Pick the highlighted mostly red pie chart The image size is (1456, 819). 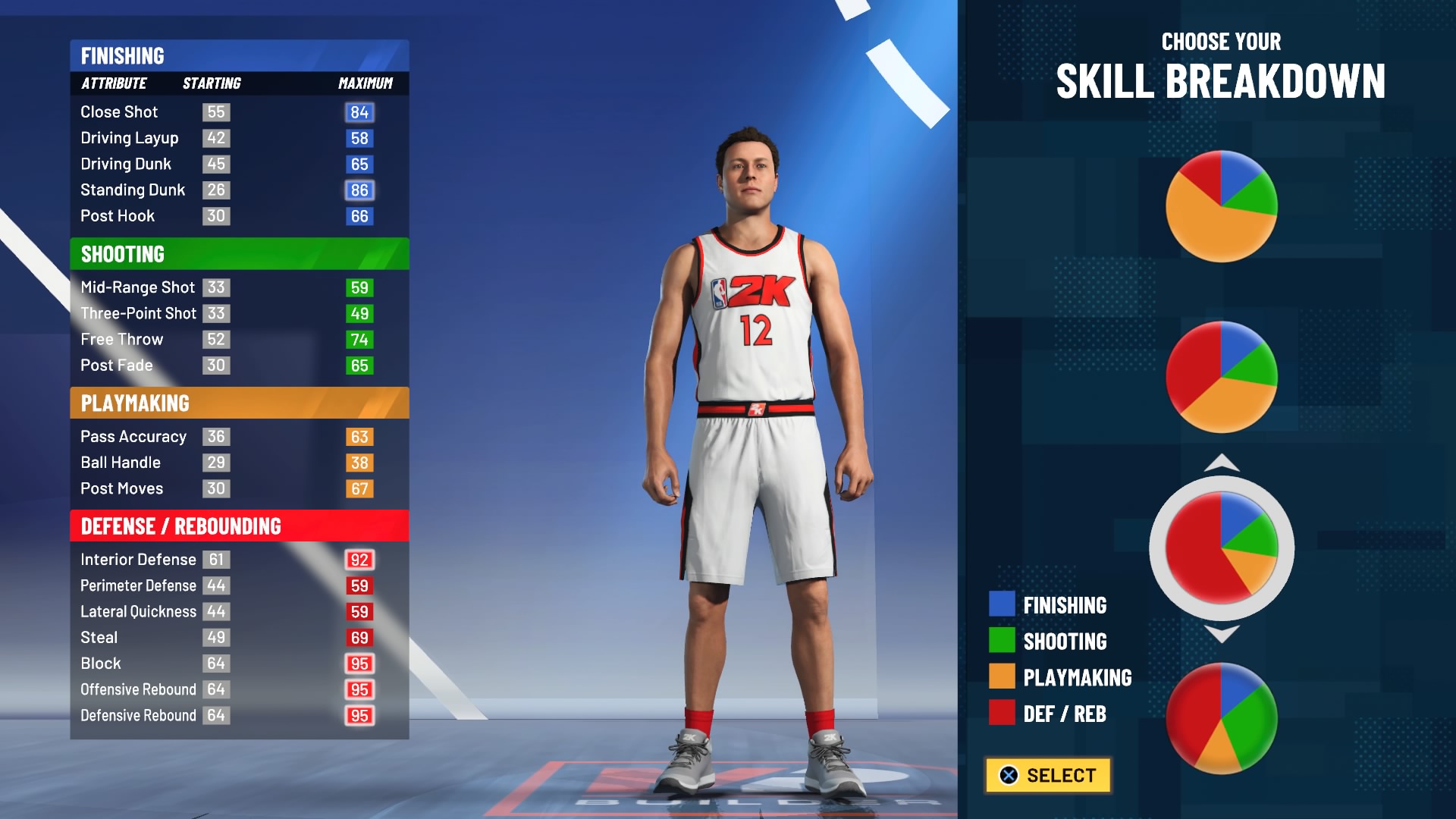click(x=1221, y=548)
